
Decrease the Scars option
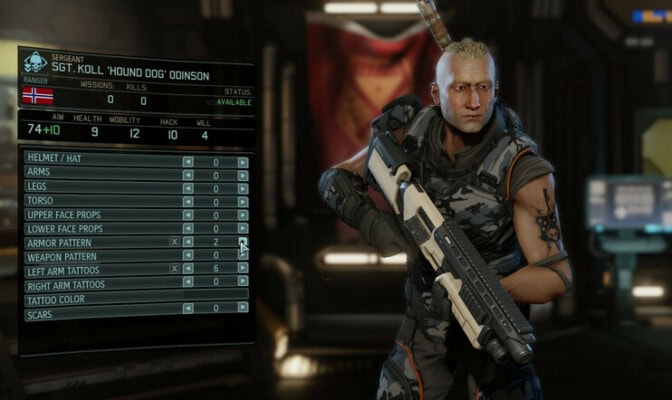coord(188,307)
